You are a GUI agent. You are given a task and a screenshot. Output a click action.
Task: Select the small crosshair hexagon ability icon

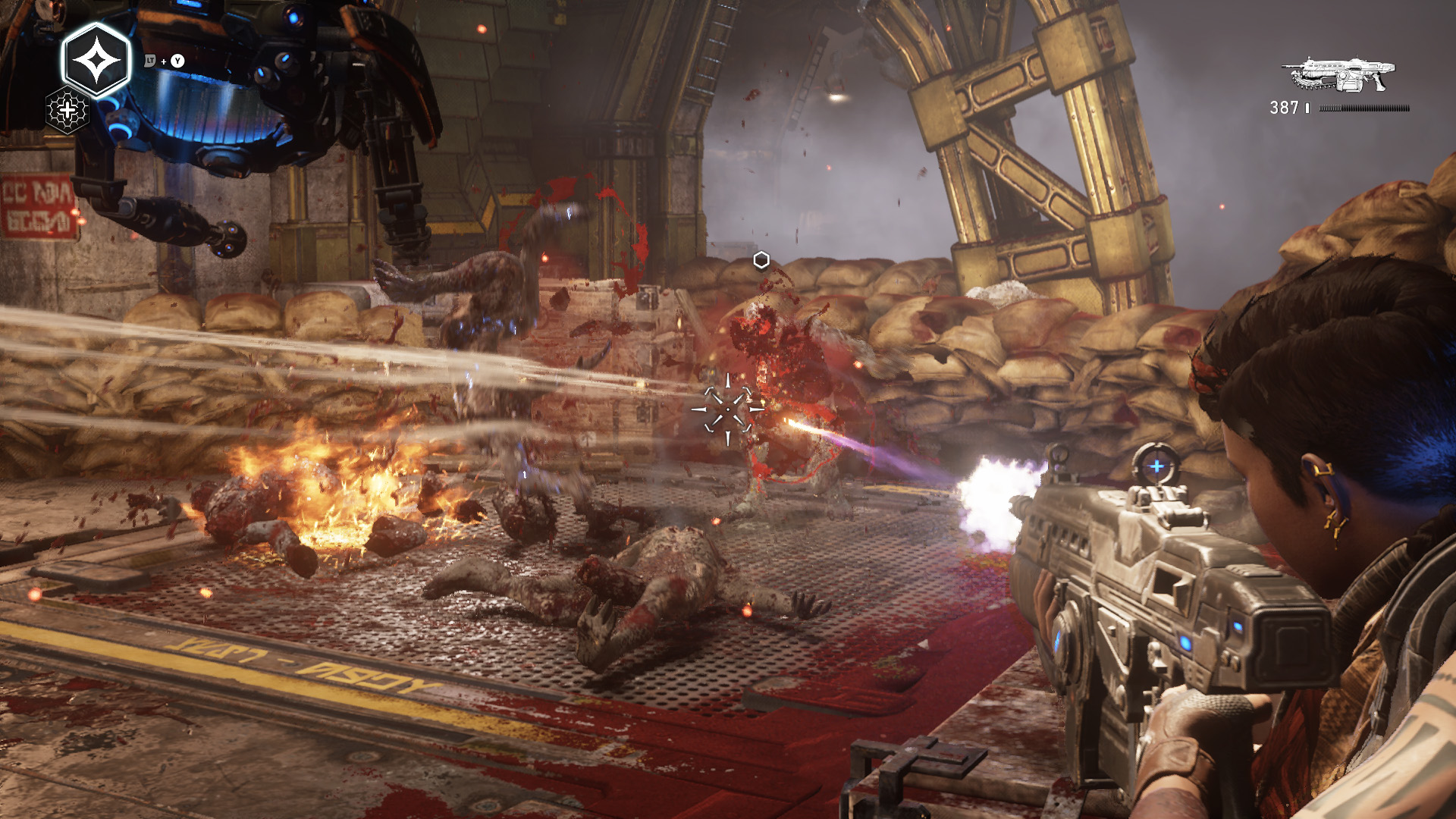click(x=67, y=111)
